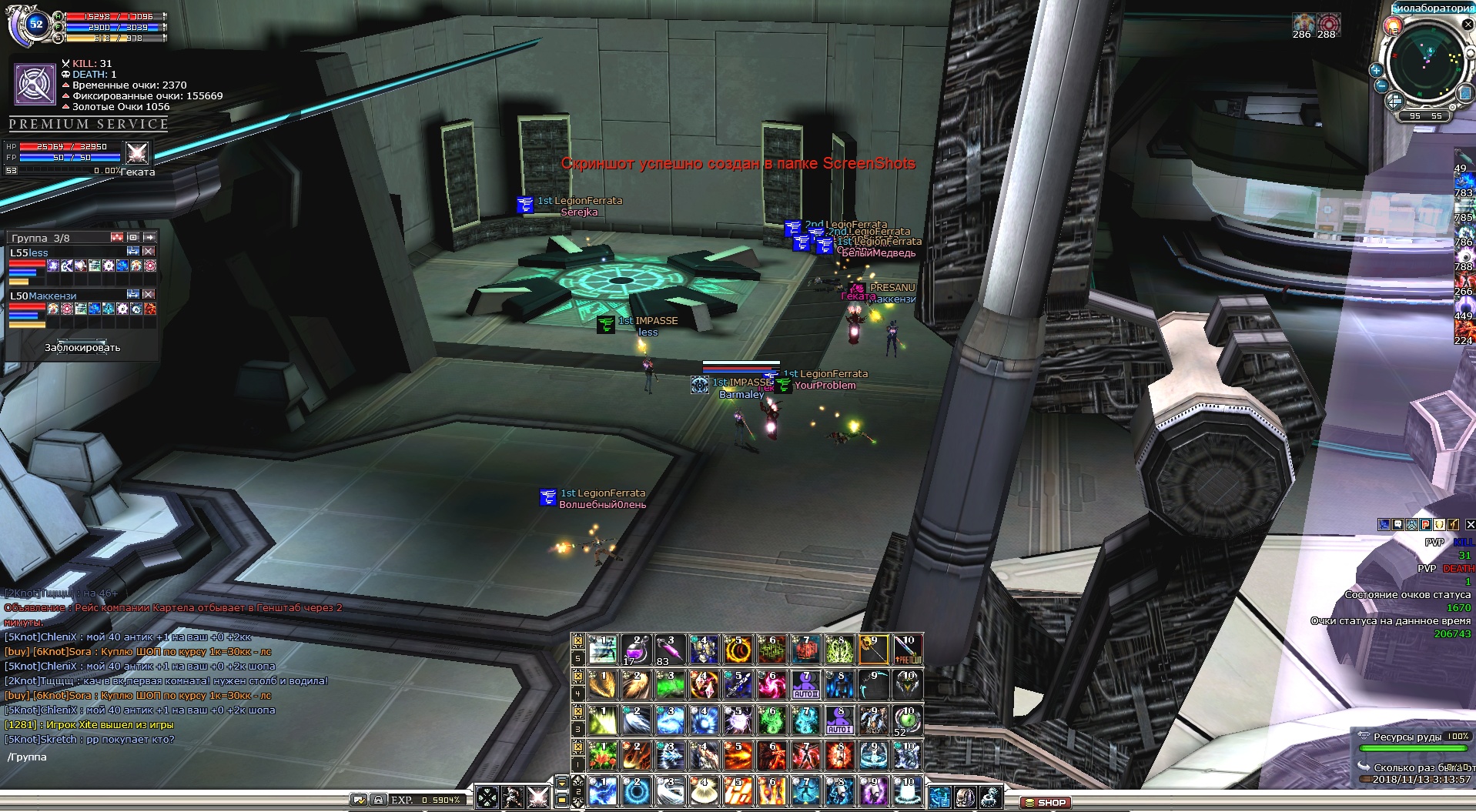The width and height of the screenshot is (1476, 812).
Task: Click the Гекатa target portrait icon
Action: pos(137,152)
